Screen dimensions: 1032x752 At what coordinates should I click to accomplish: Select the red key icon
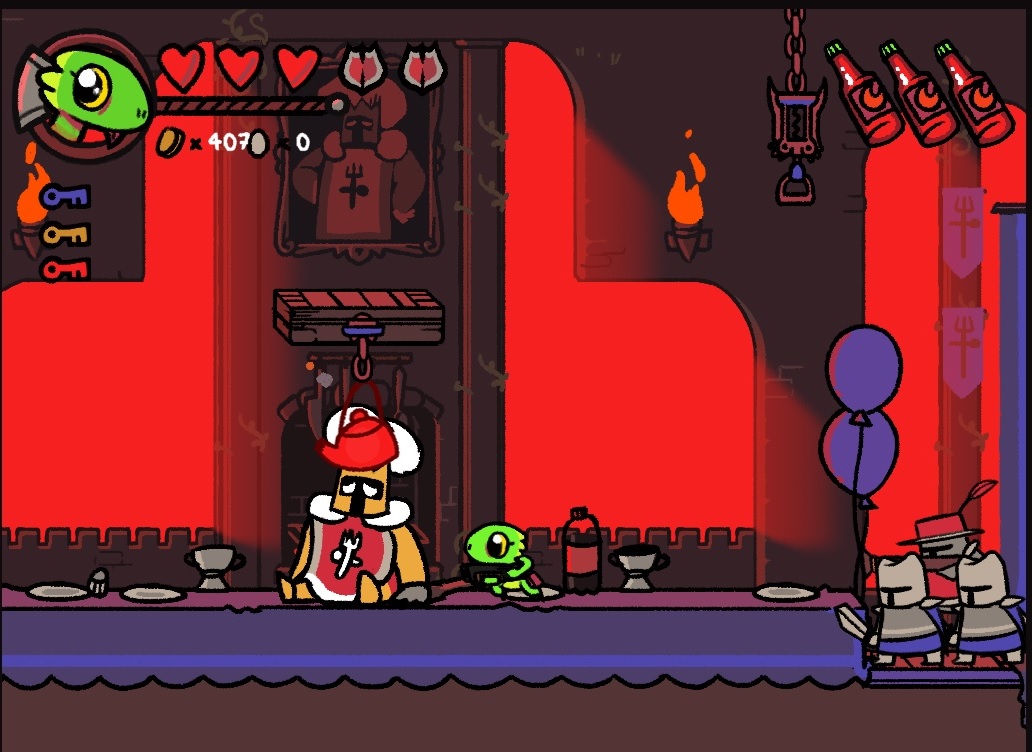65,269
